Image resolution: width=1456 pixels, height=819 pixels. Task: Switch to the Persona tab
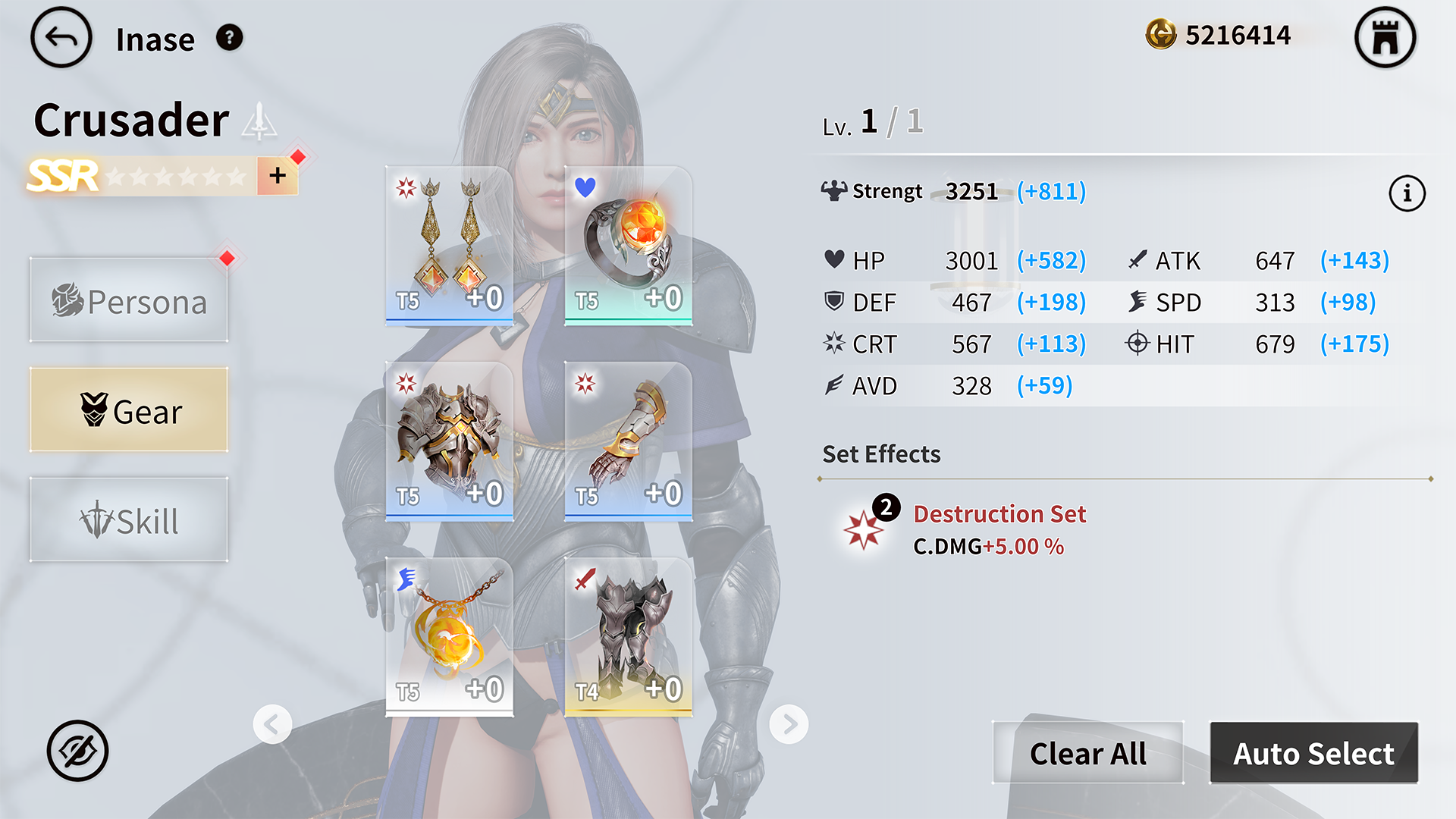[129, 301]
